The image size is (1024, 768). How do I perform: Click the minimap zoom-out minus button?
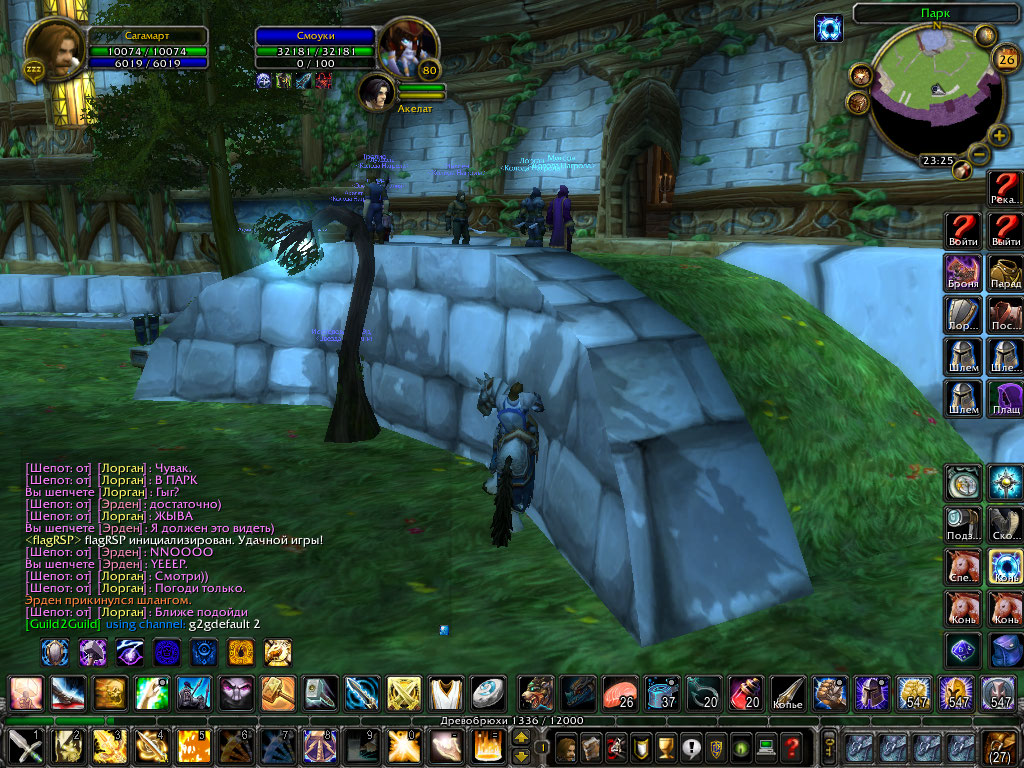[x=979, y=155]
